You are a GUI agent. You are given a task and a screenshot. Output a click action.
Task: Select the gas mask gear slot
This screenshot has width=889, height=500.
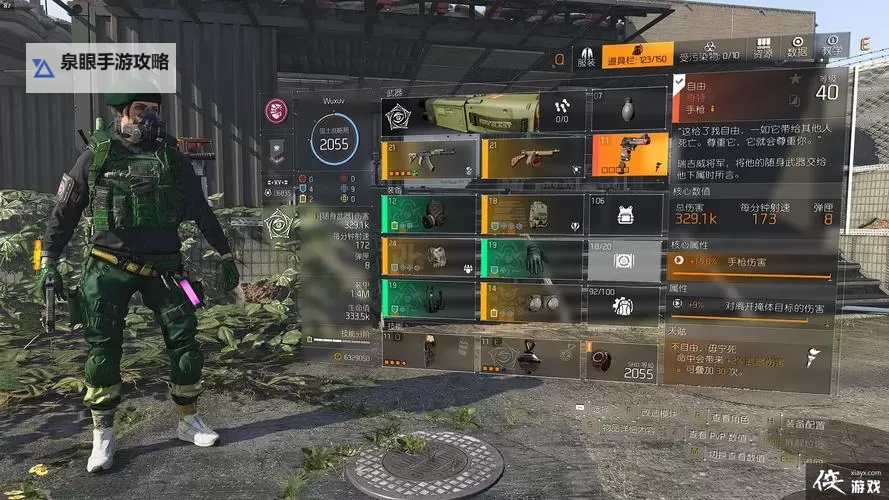[429, 213]
